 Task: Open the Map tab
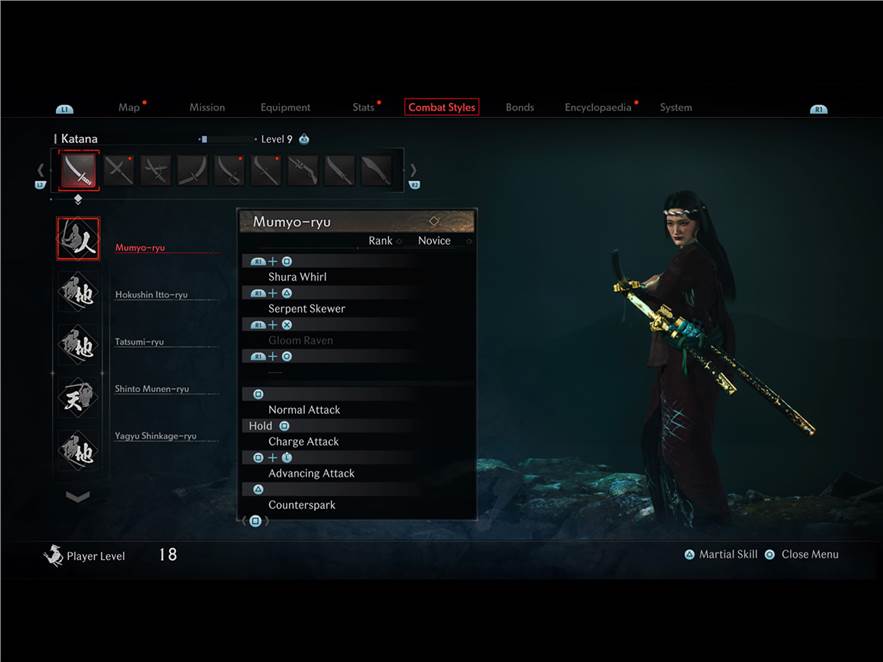coord(129,108)
